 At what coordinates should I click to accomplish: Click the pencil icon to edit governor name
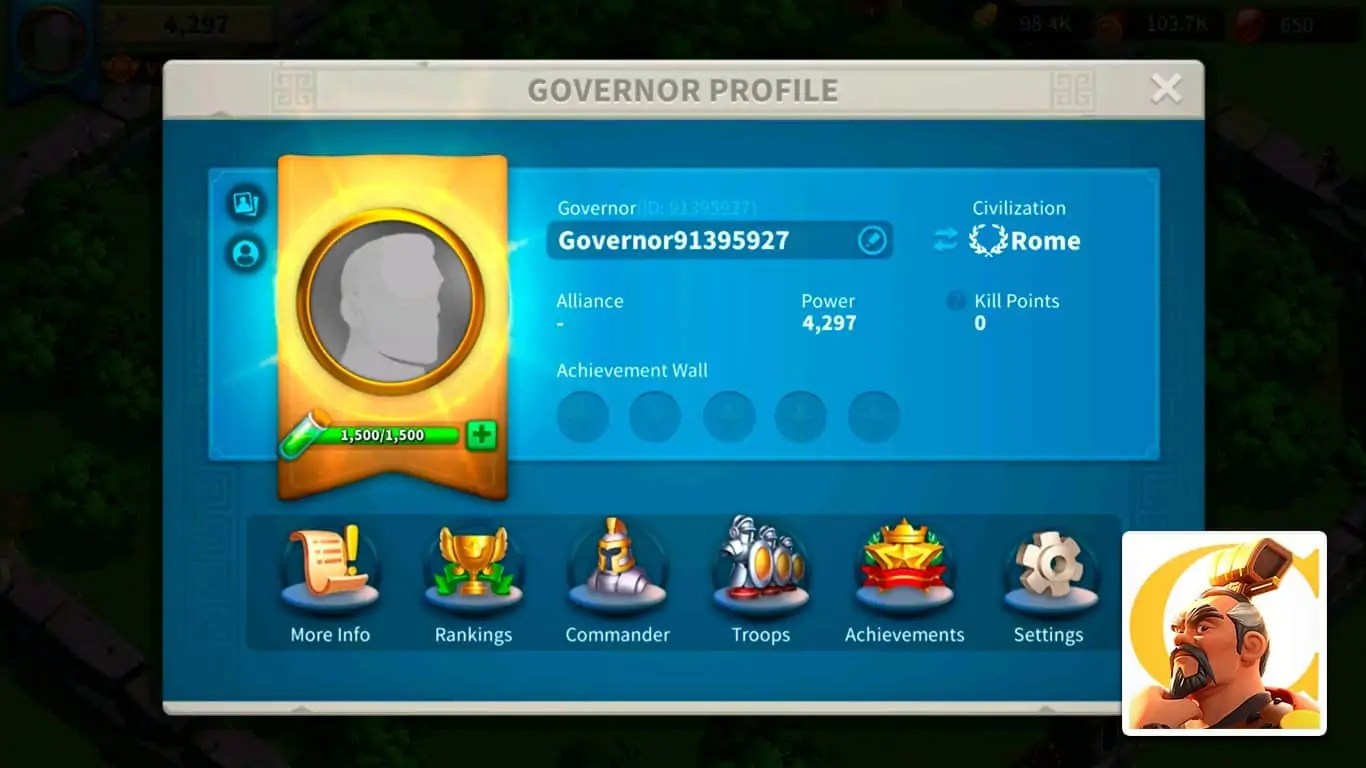pos(871,240)
